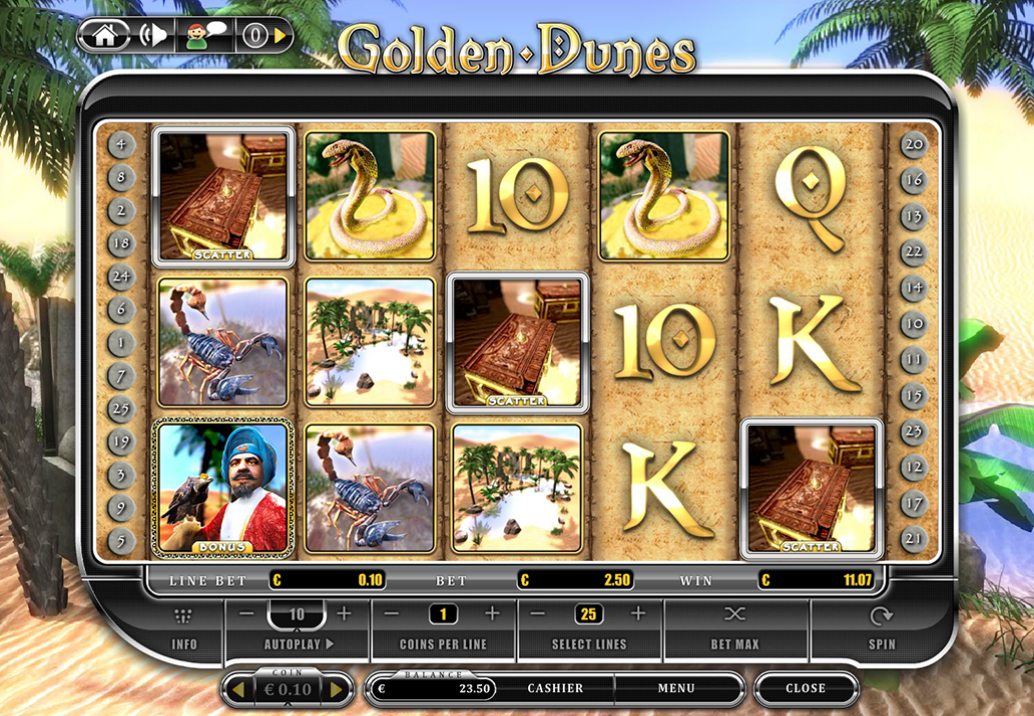Go to the home lobby

pos(105,36)
